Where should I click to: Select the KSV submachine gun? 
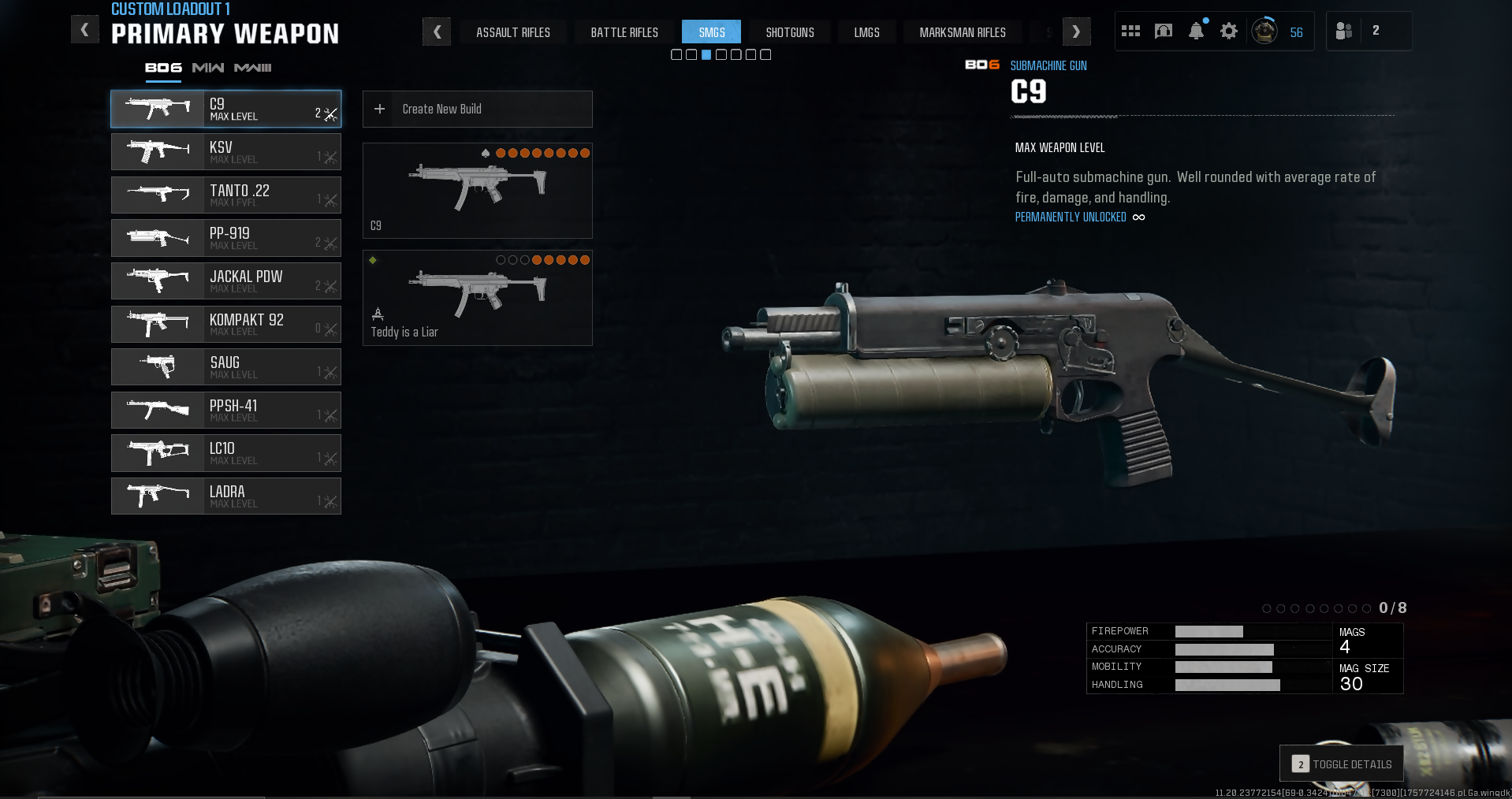tap(225, 152)
